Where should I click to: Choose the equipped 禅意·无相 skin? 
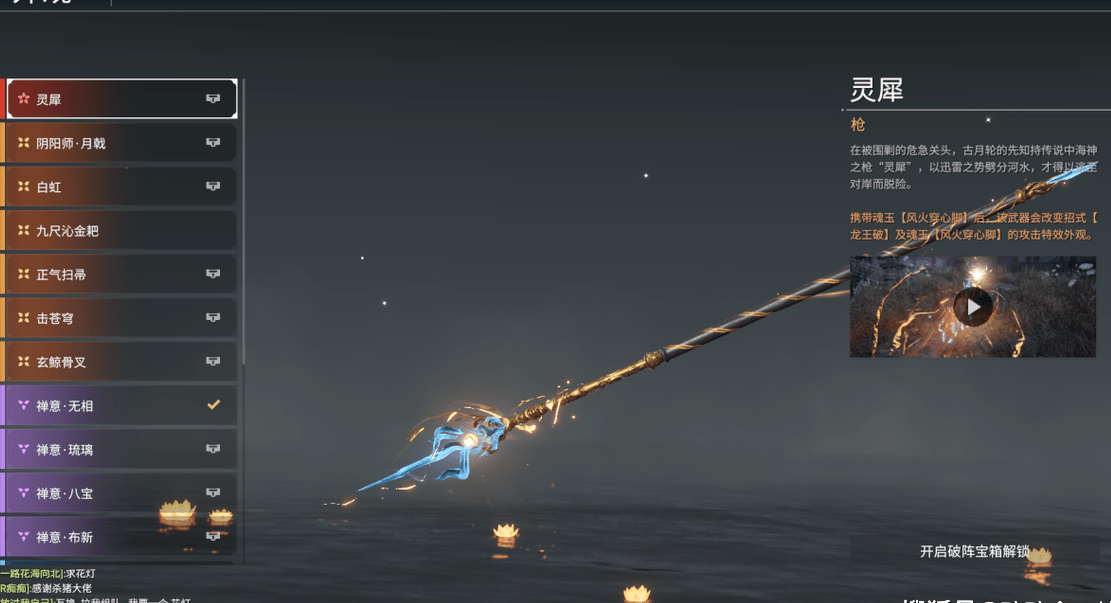click(120, 406)
